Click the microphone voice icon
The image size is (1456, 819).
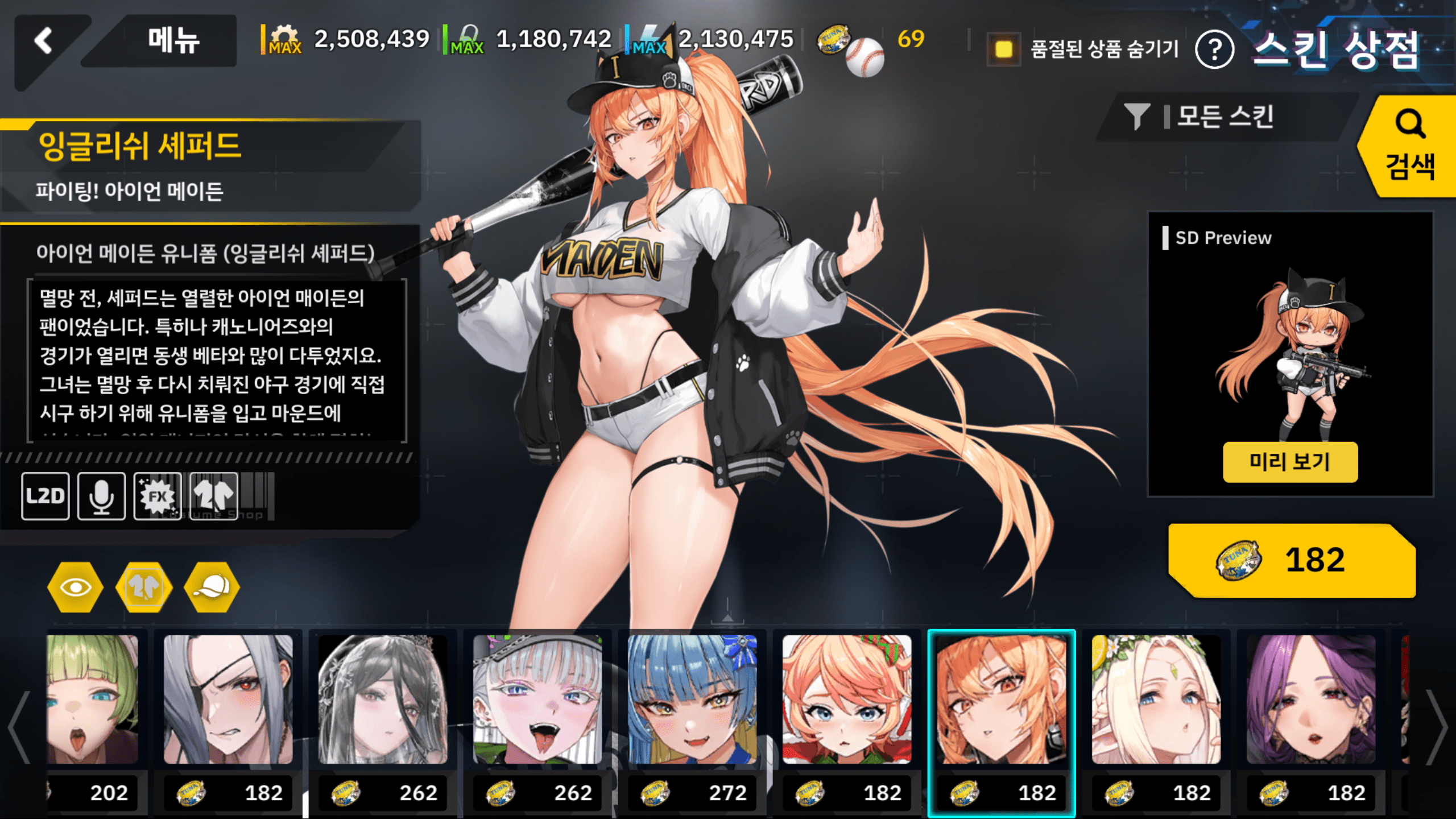click(101, 496)
